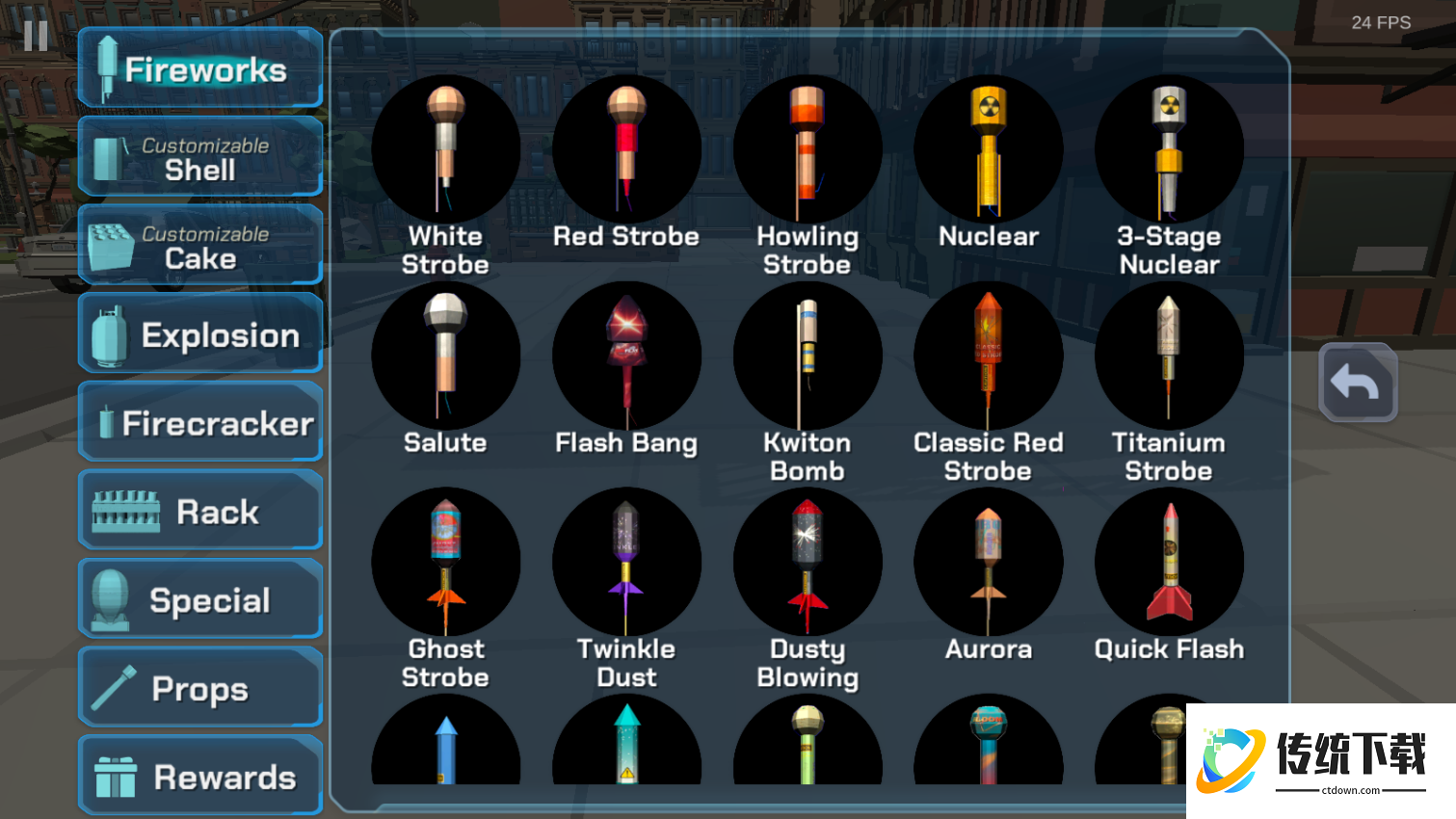Show the Rack category
1456x819 pixels.
200,512
